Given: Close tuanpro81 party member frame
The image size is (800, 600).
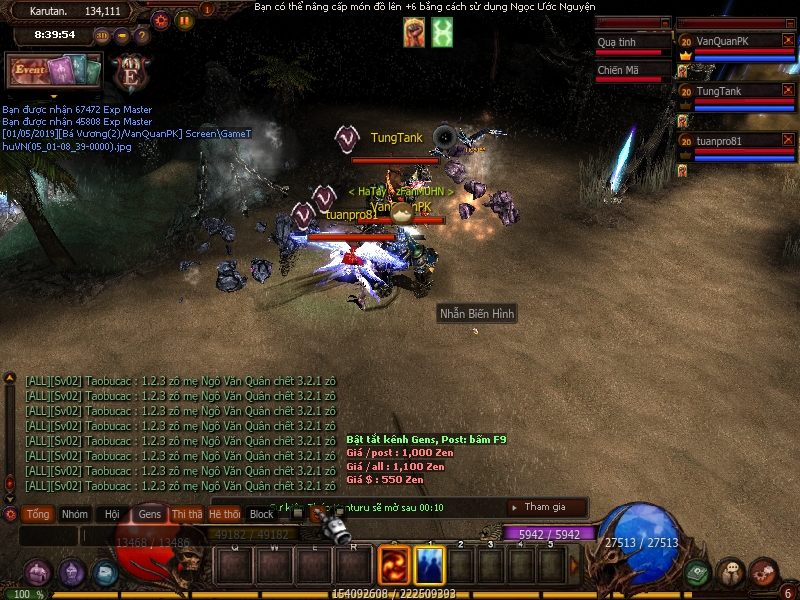Looking at the screenshot, I should (x=788, y=140).
